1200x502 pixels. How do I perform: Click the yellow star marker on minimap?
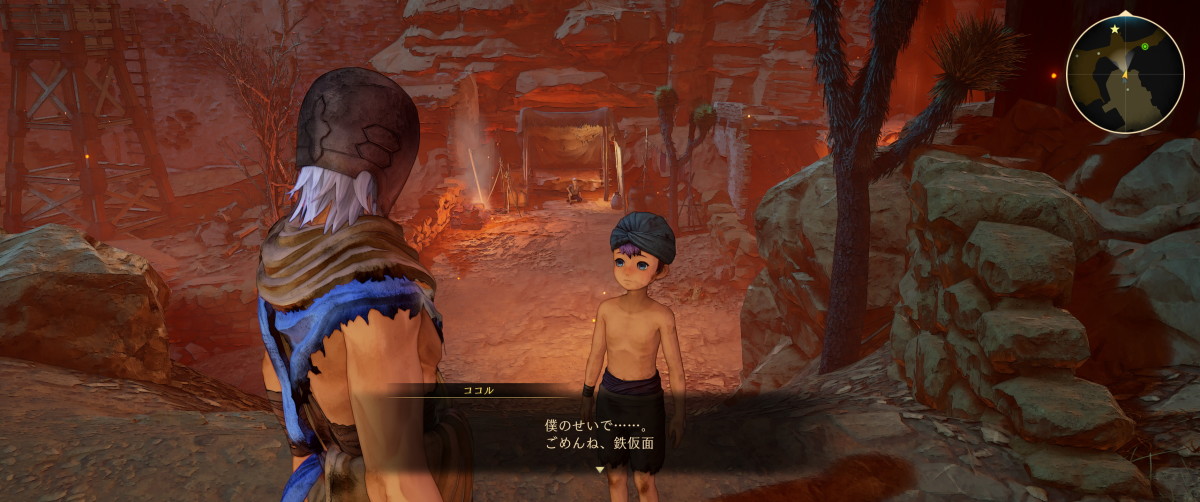click(x=1115, y=30)
